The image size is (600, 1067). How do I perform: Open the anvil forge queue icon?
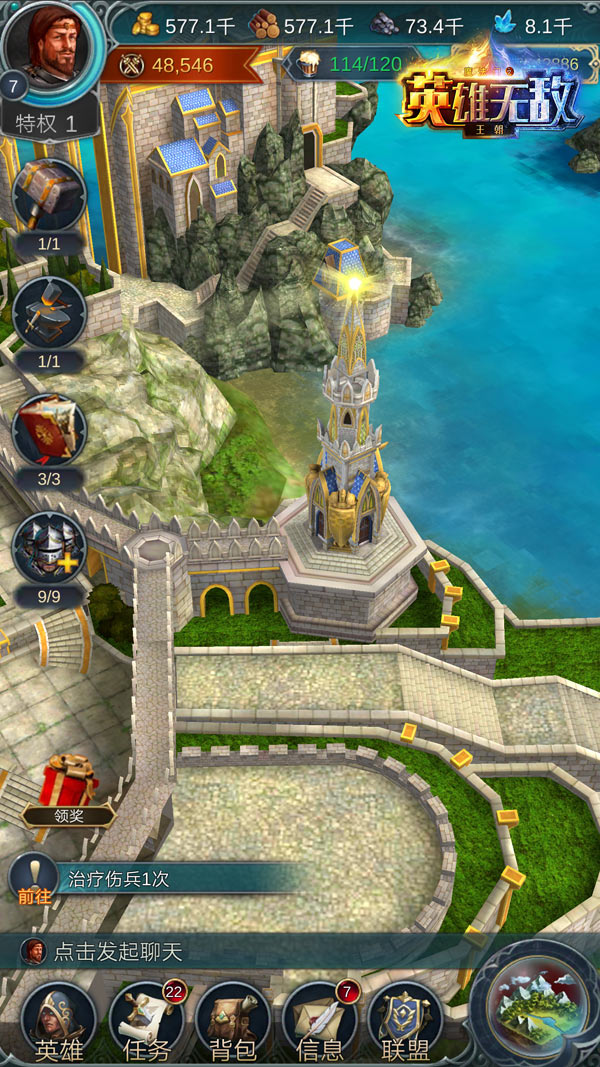point(49,313)
